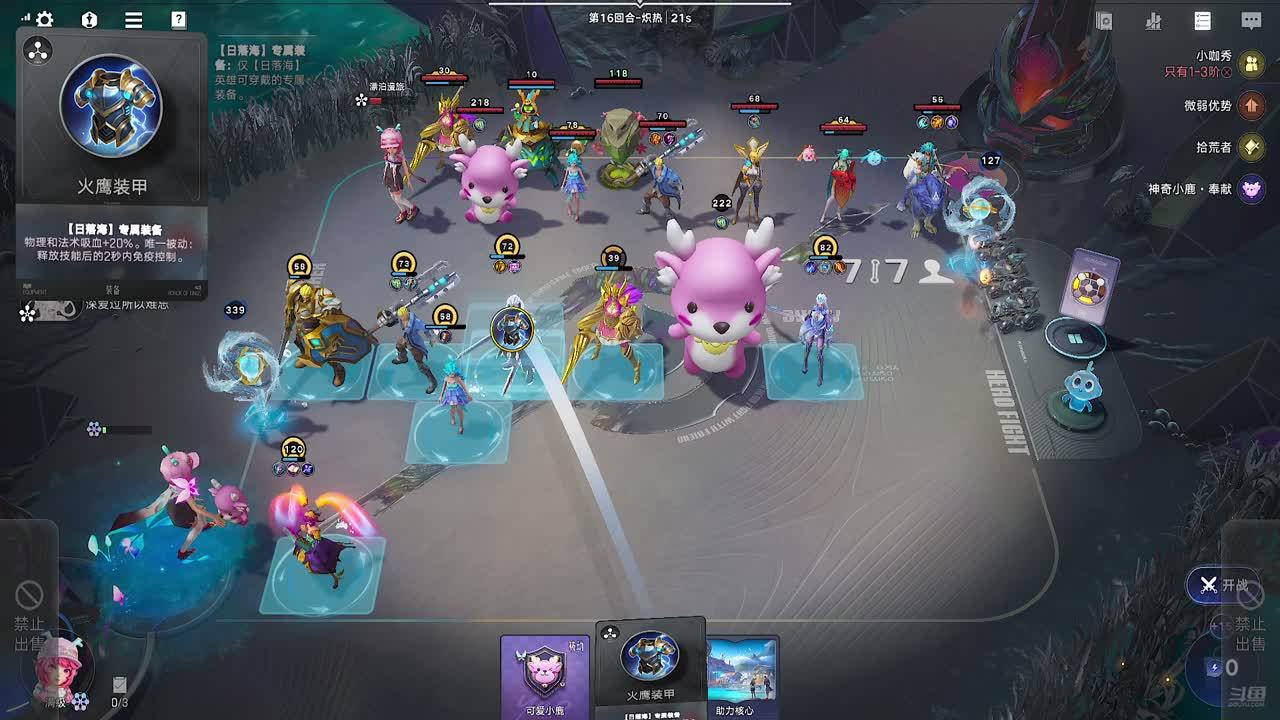Viewport: 1280px width, 720px height.
Task: Click the pink-haired player avatar portrait
Action: coord(55,663)
